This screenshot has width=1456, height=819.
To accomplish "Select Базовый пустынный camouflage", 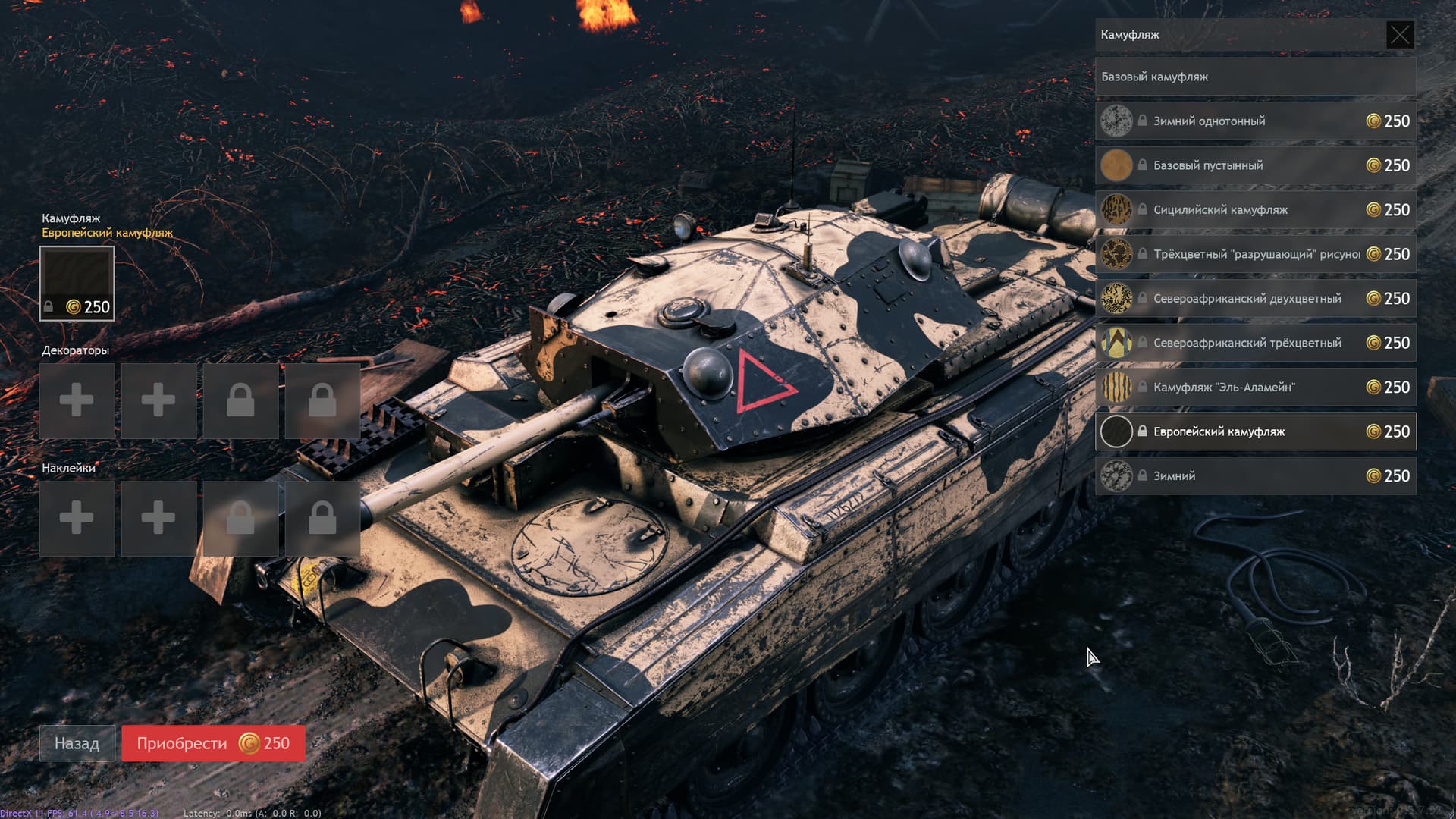I will (1255, 165).
